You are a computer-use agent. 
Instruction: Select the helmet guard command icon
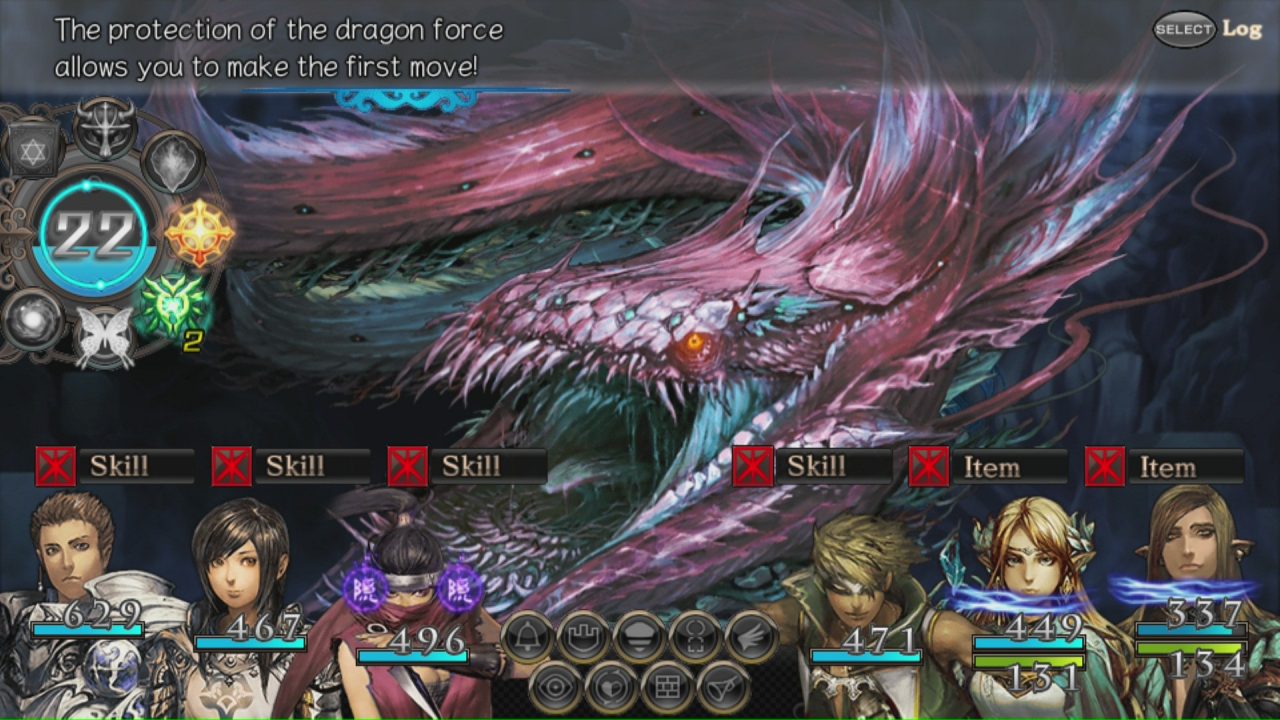[x=638, y=634]
